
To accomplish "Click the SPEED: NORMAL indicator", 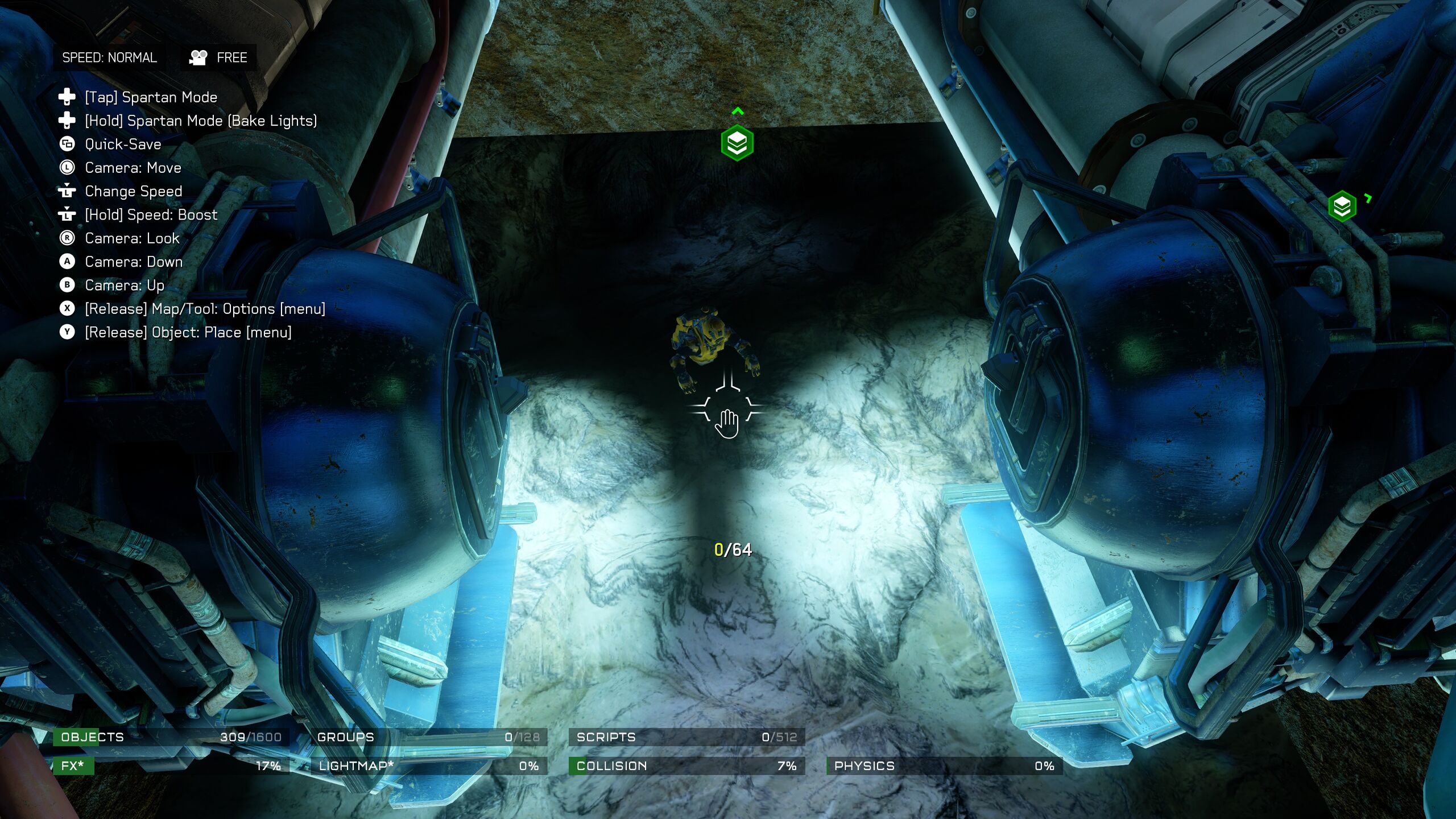I will [109, 57].
